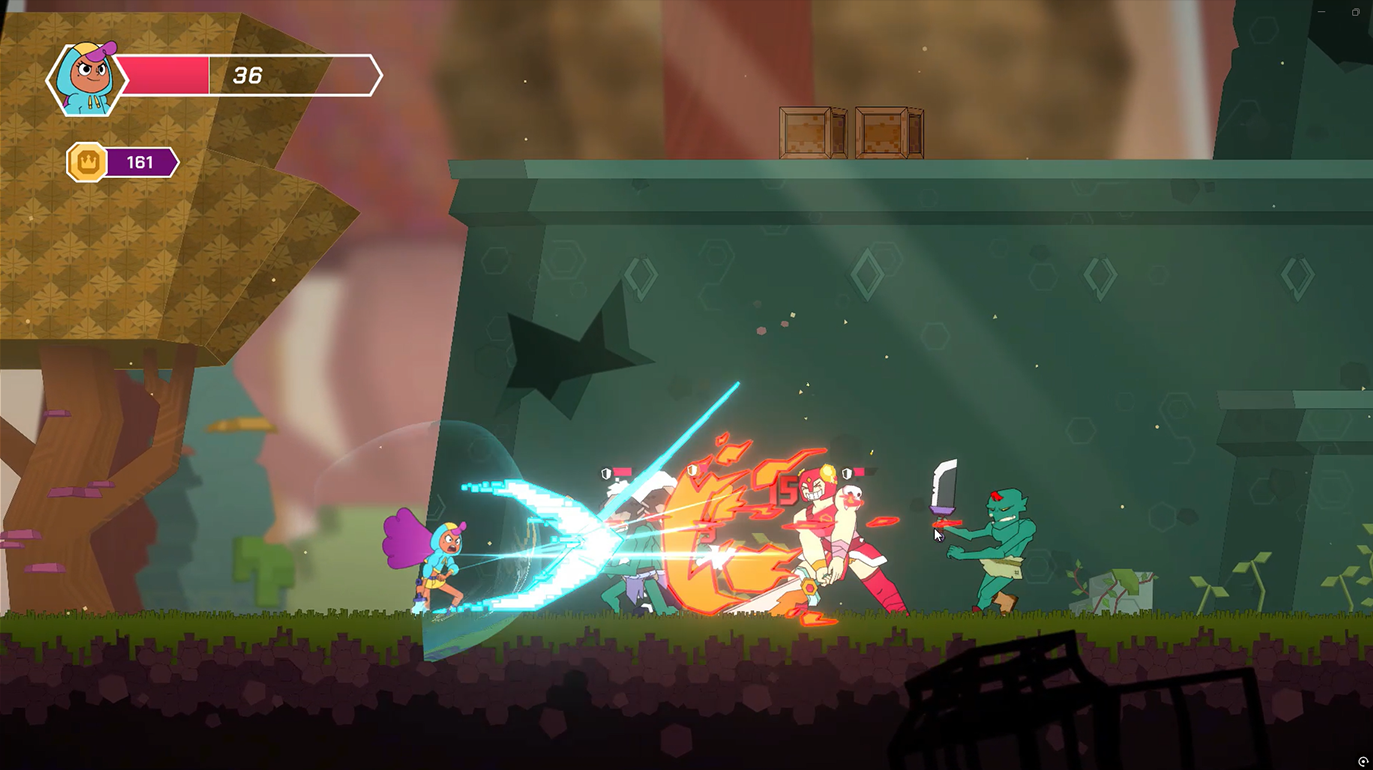1373x770 pixels.
Task: Restore down the game window
Action: coord(1355,12)
